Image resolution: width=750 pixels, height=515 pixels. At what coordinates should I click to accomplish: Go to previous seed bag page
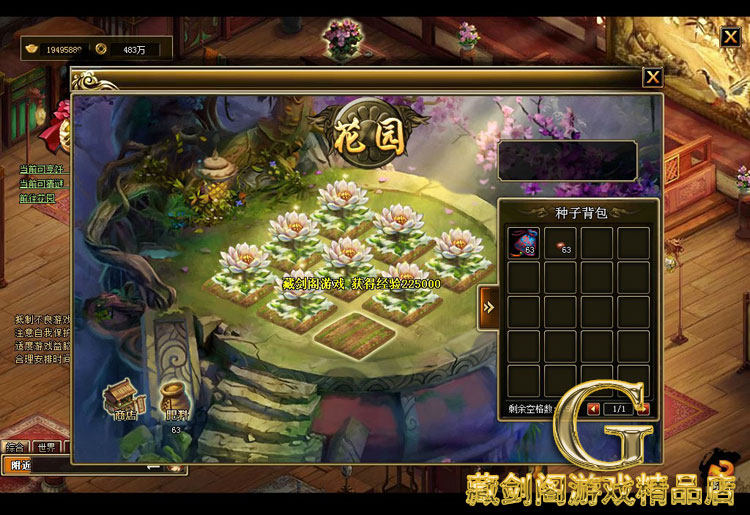[x=594, y=408]
